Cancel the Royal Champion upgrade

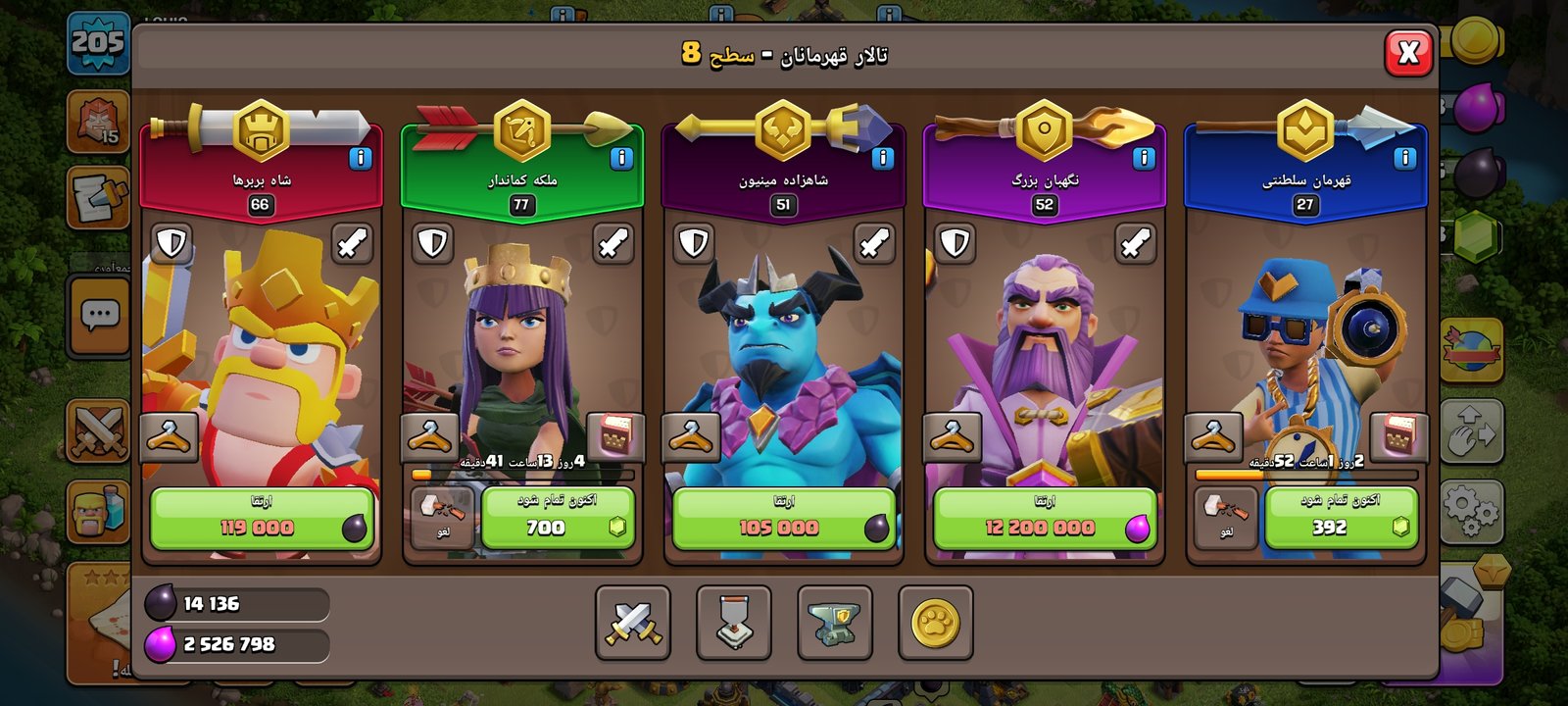[x=1225, y=517]
